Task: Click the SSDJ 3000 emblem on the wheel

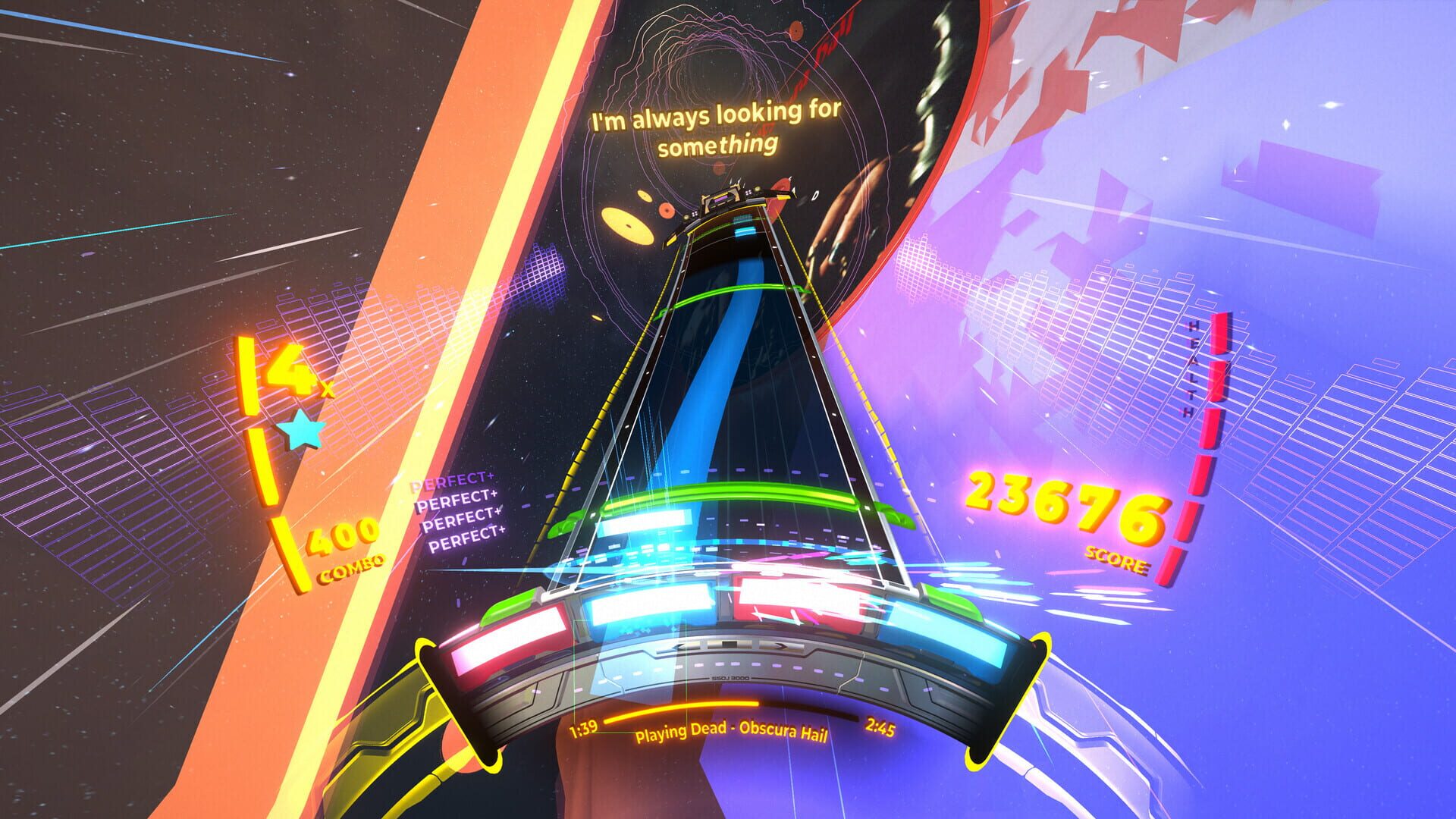Action: pos(729,678)
